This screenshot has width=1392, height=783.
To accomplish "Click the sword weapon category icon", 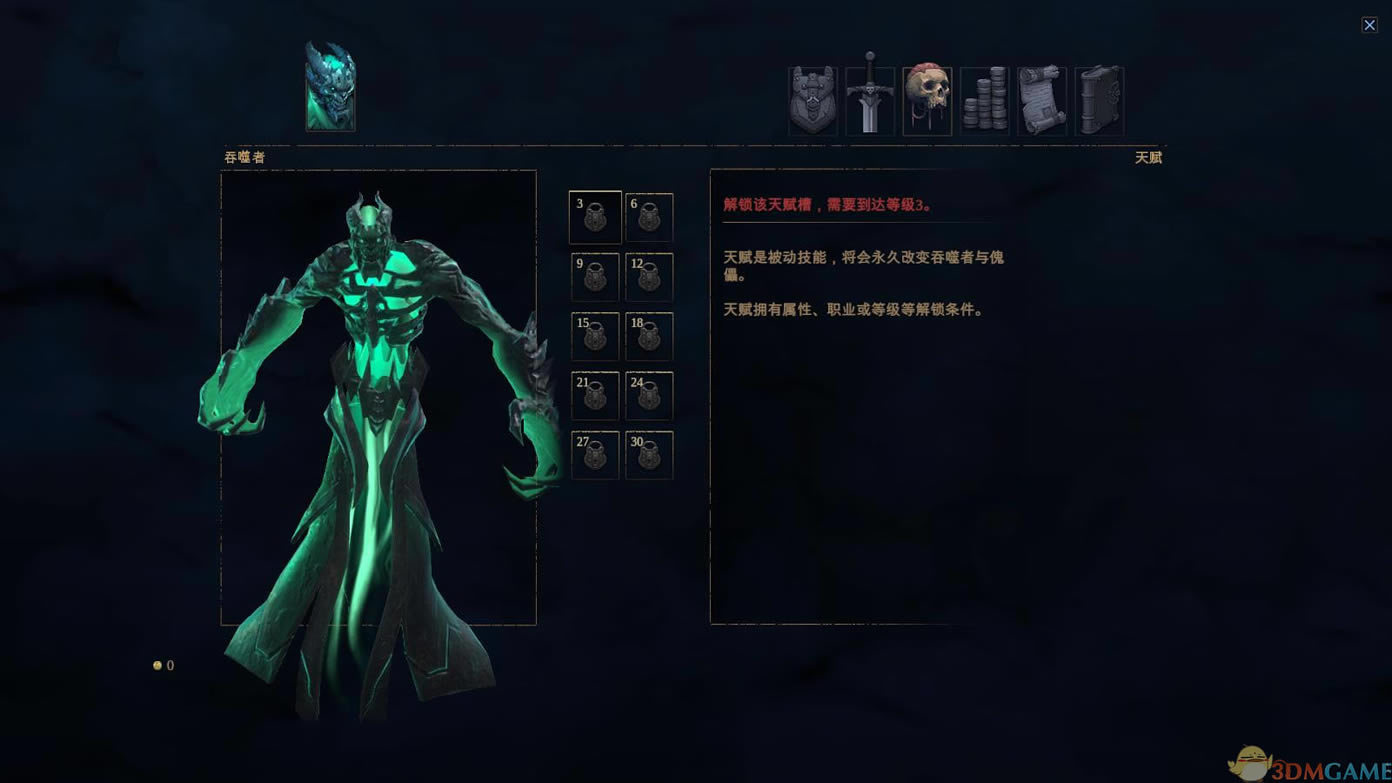I will (x=870, y=99).
